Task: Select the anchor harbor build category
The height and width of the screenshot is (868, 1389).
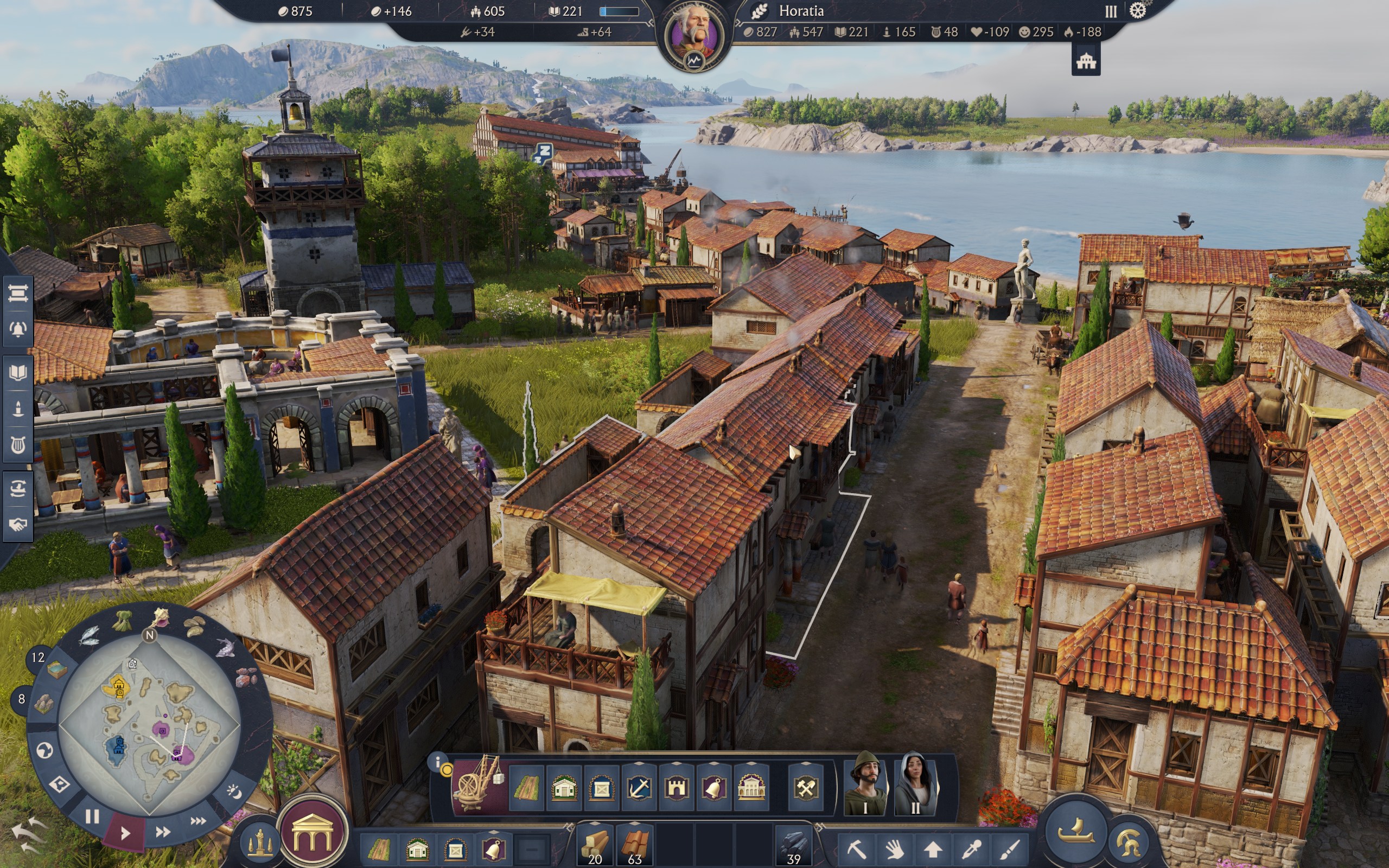Action: tap(639, 789)
